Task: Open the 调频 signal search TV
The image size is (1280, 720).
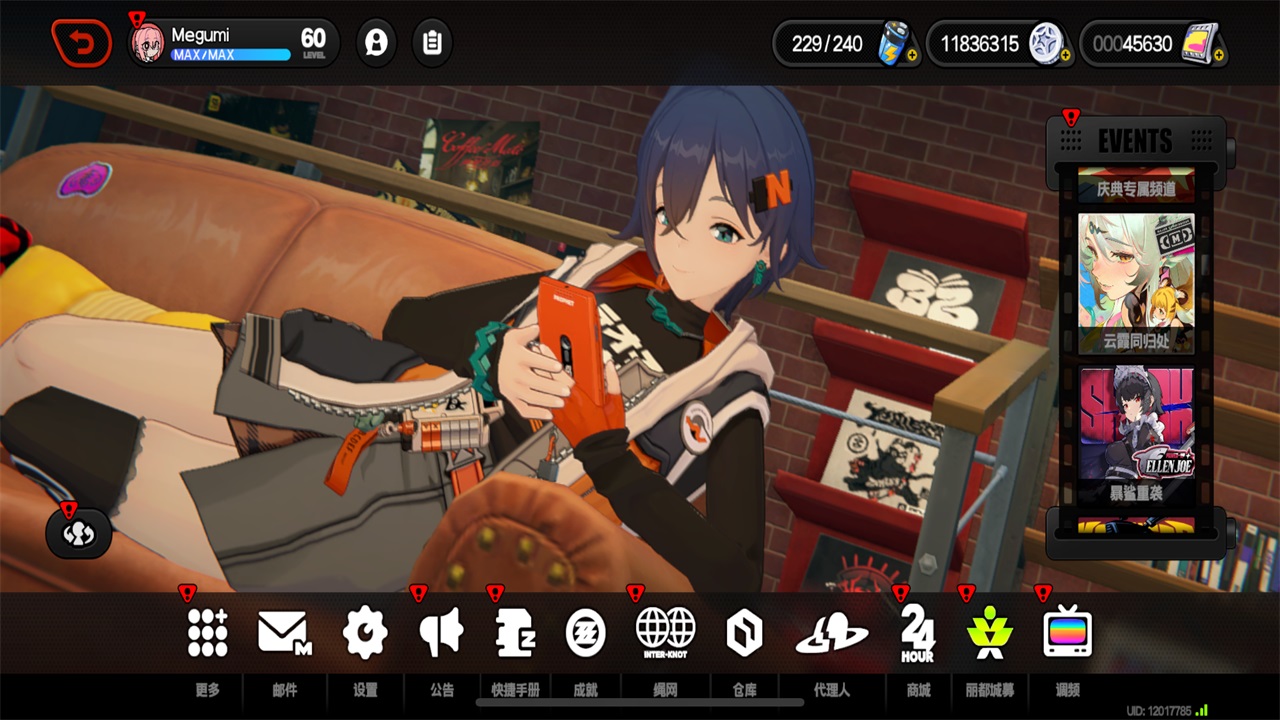Action: [x=1067, y=633]
